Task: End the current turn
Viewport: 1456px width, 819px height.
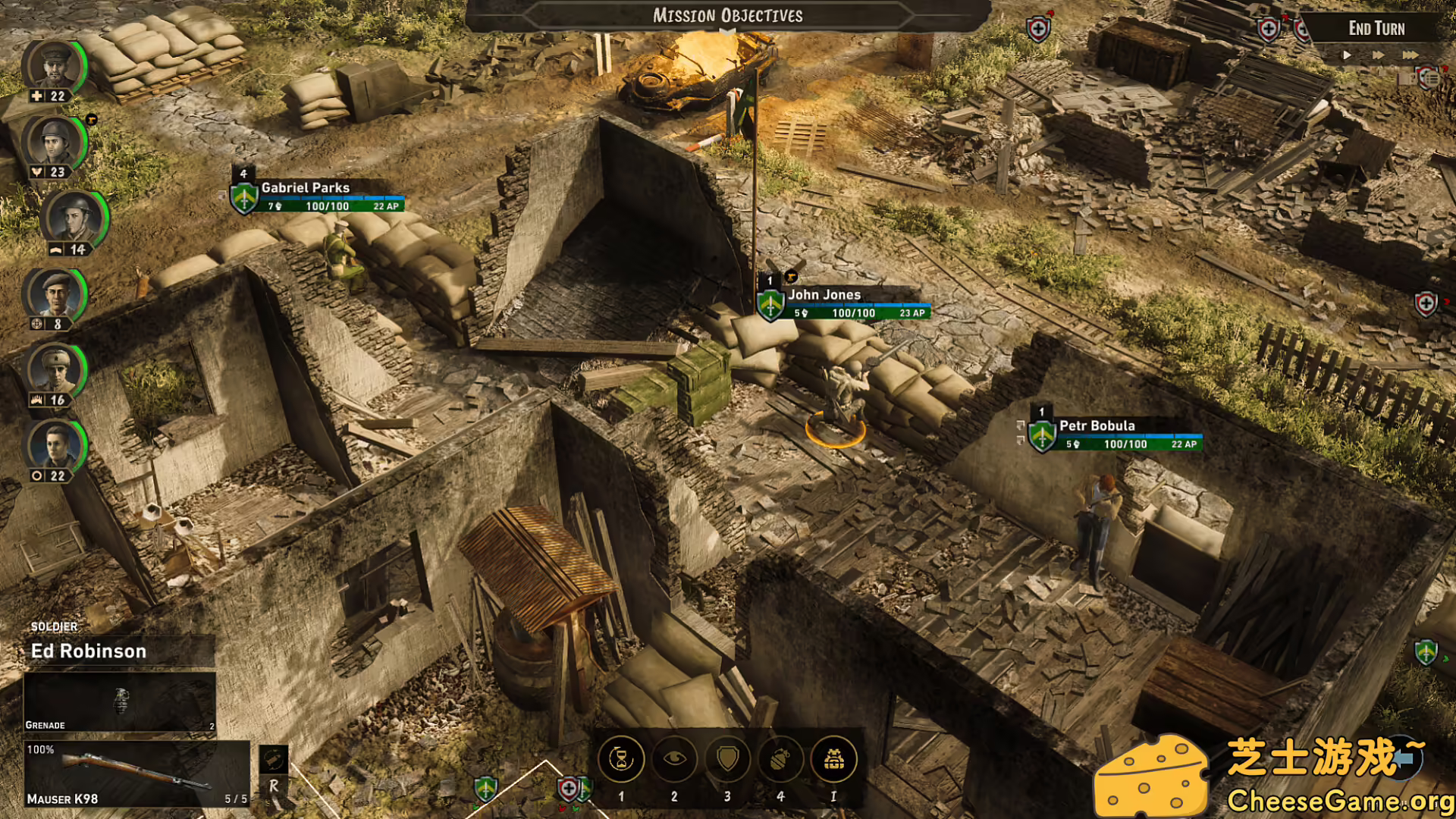Action: 1376,29
